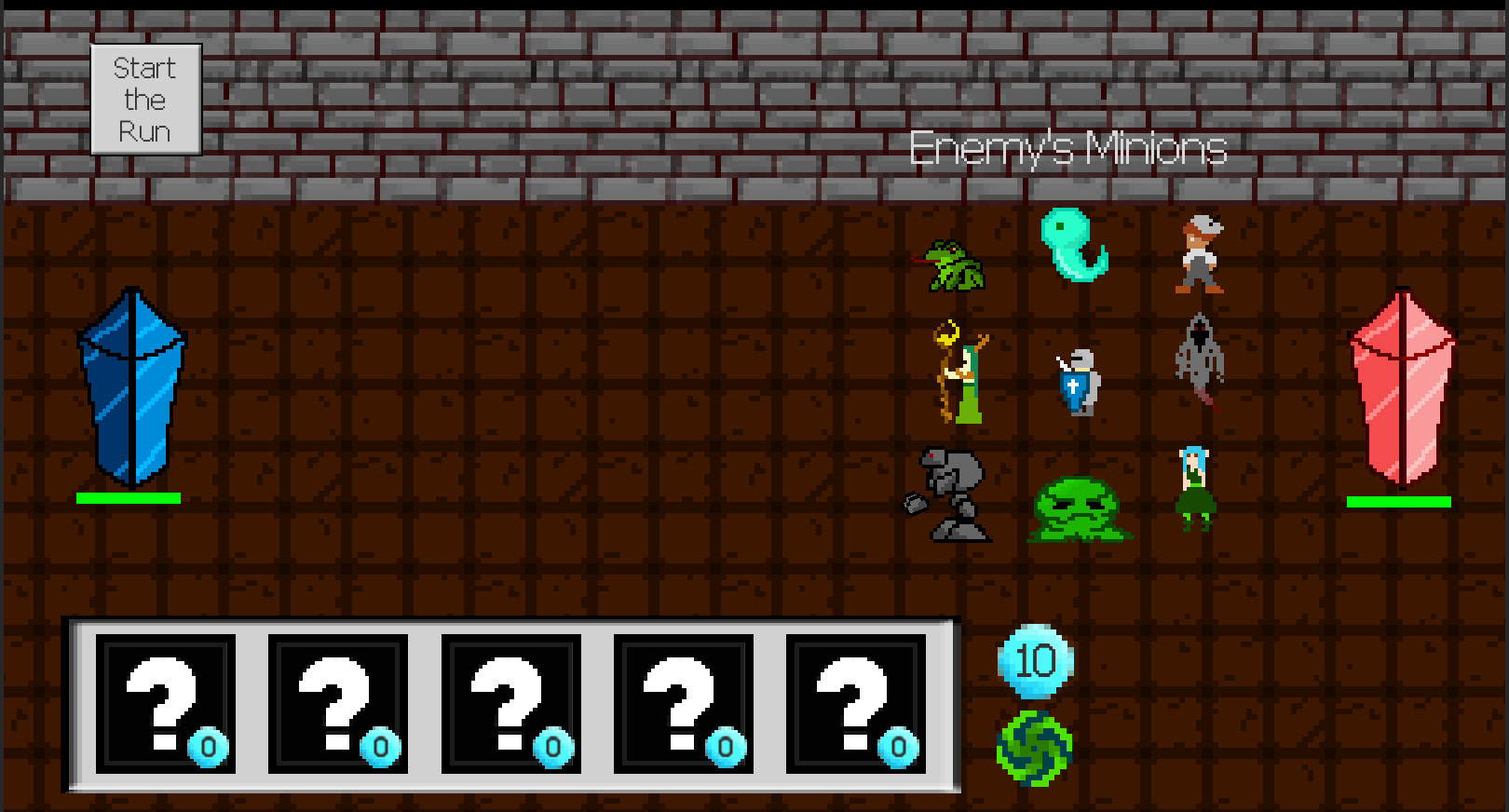The height and width of the screenshot is (812, 1509).
Task: Select the middle mystery card slot
Action: [510, 705]
